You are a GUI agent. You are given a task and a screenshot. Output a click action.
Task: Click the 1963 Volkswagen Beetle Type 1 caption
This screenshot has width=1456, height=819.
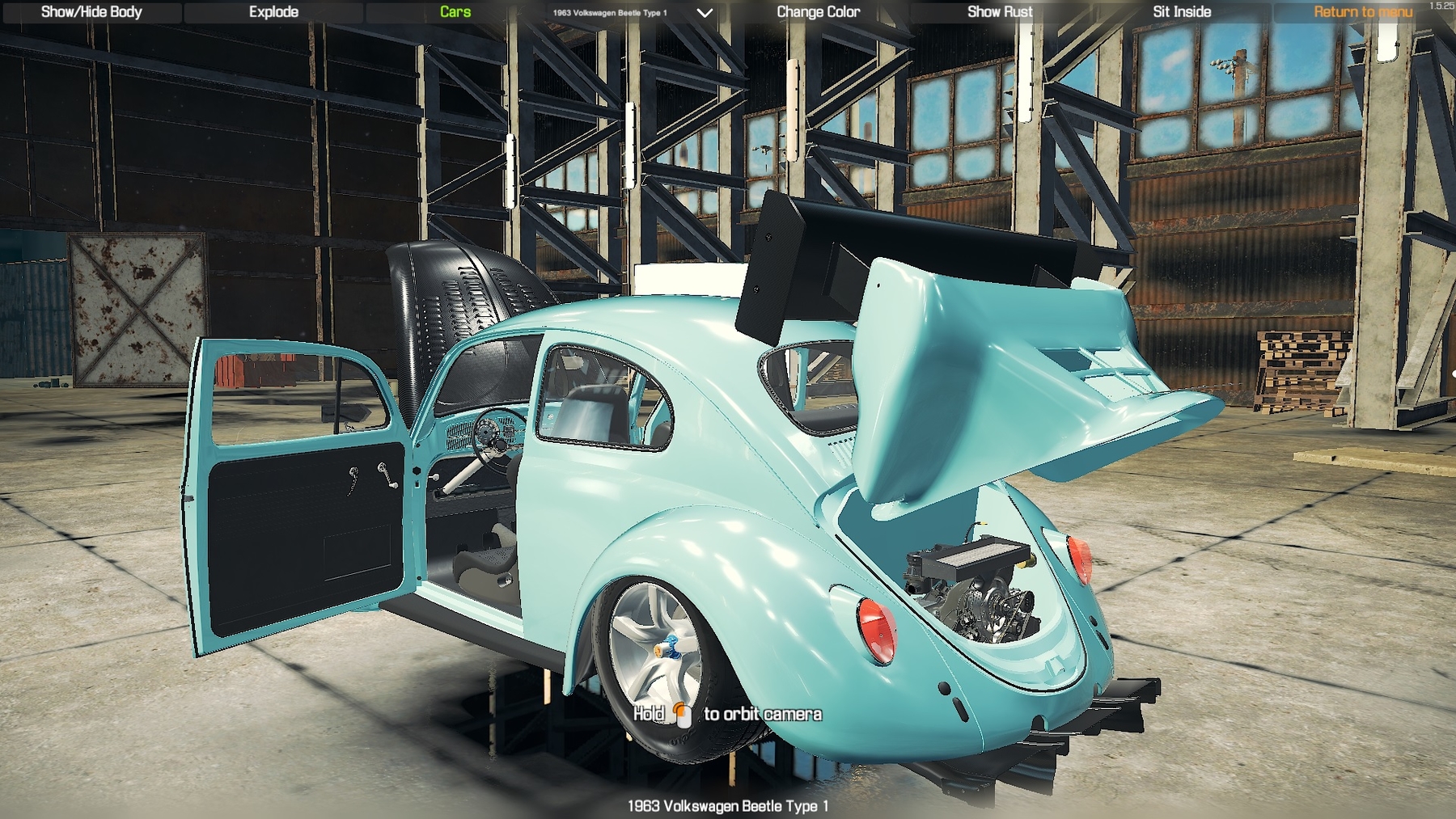(728, 804)
